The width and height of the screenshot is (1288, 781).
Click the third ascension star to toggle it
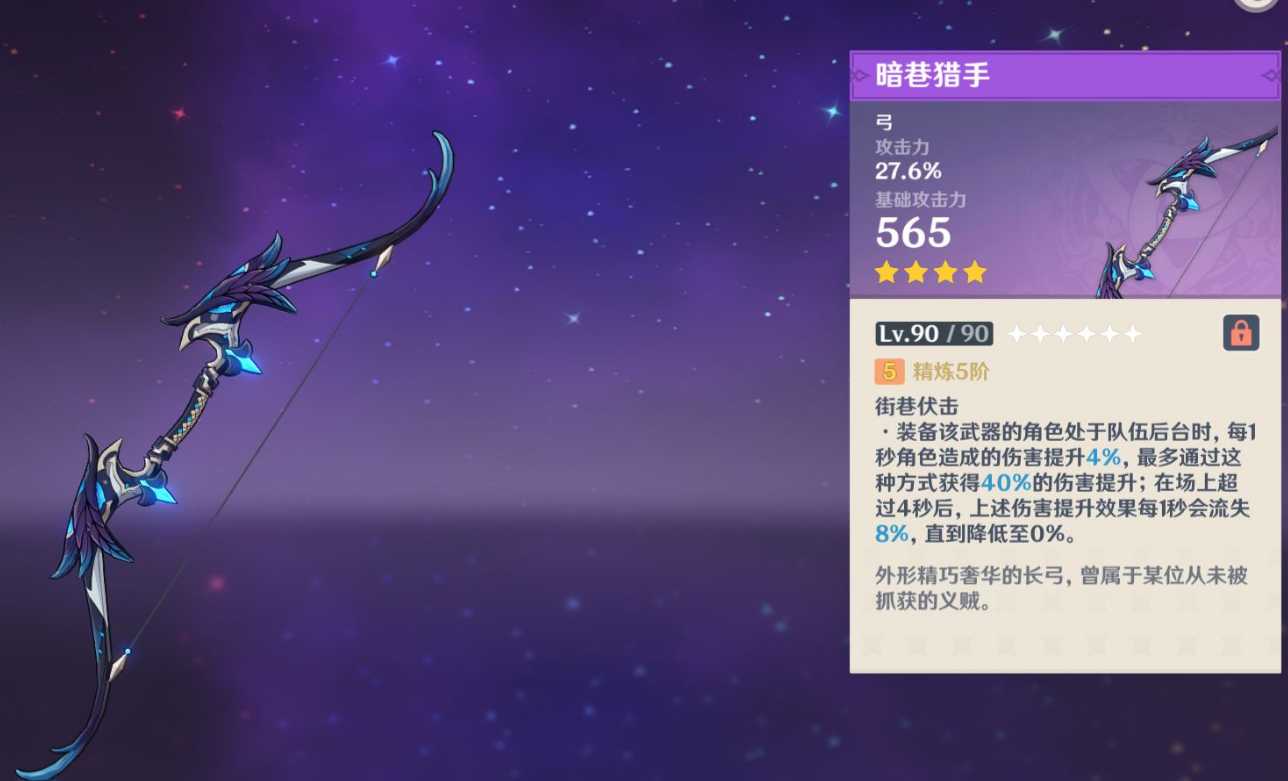click(x=1062, y=332)
